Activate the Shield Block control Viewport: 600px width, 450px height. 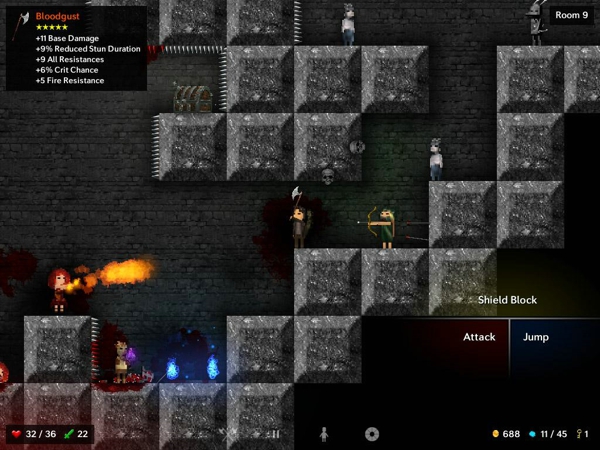[x=507, y=300]
